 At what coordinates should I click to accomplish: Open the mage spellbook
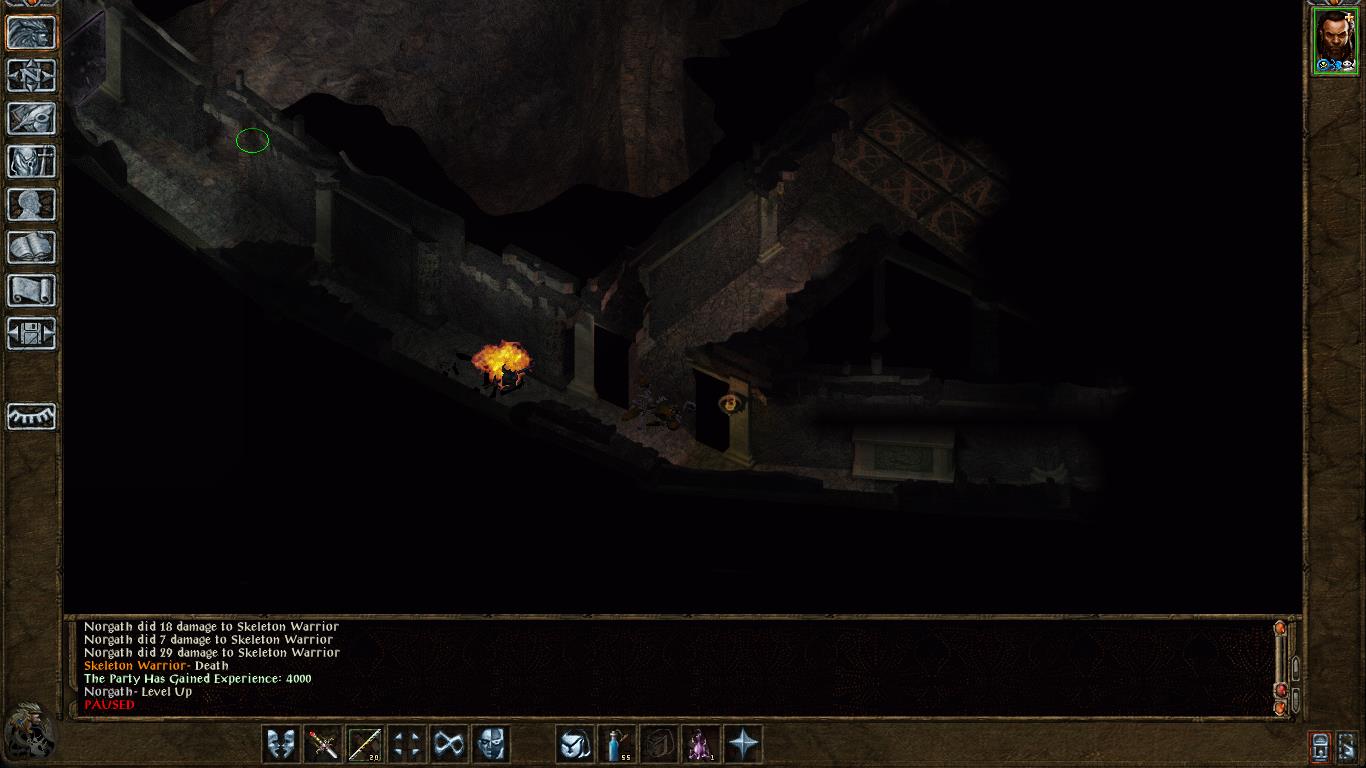tap(32, 247)
